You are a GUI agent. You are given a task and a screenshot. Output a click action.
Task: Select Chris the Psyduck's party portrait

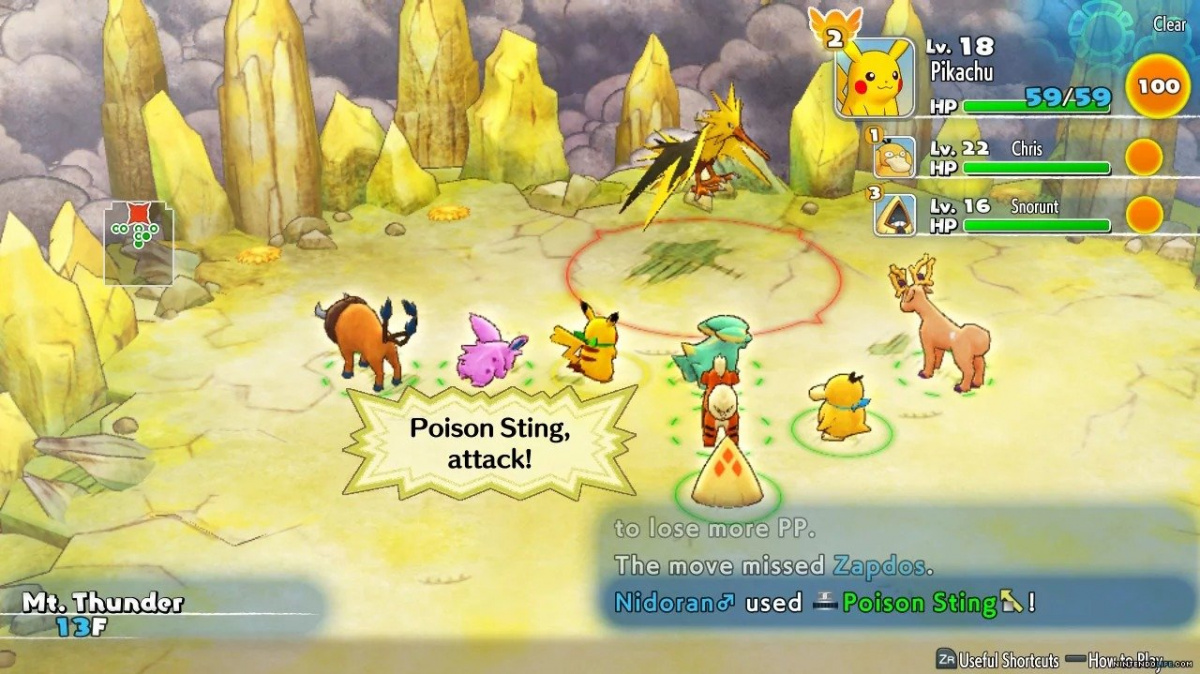pyautogui.click(x=893, y=157)
